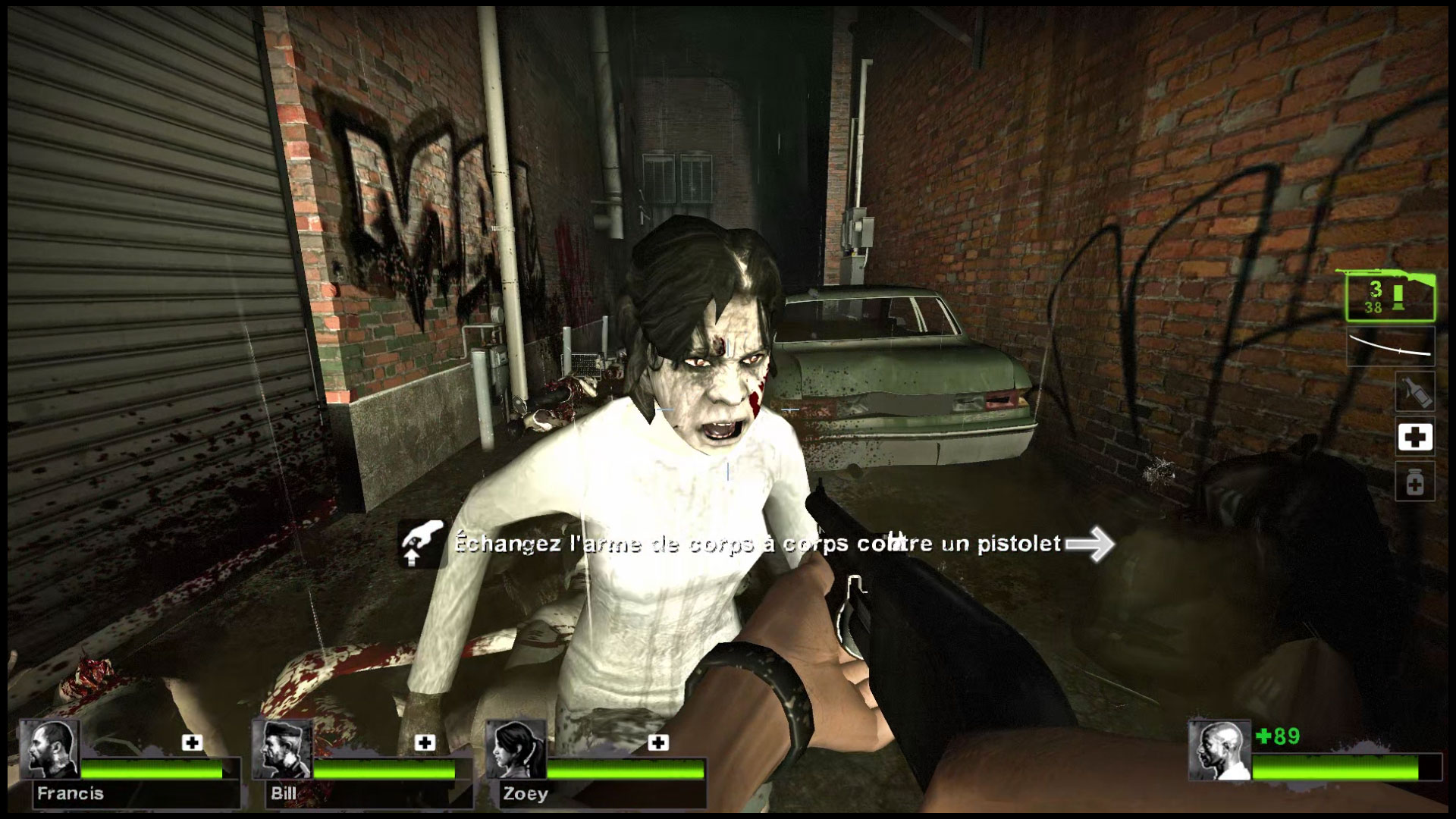Click the shotgun shell ammo icon
This screenshot has width=1456, height=819.
[x=1398, y=298]
